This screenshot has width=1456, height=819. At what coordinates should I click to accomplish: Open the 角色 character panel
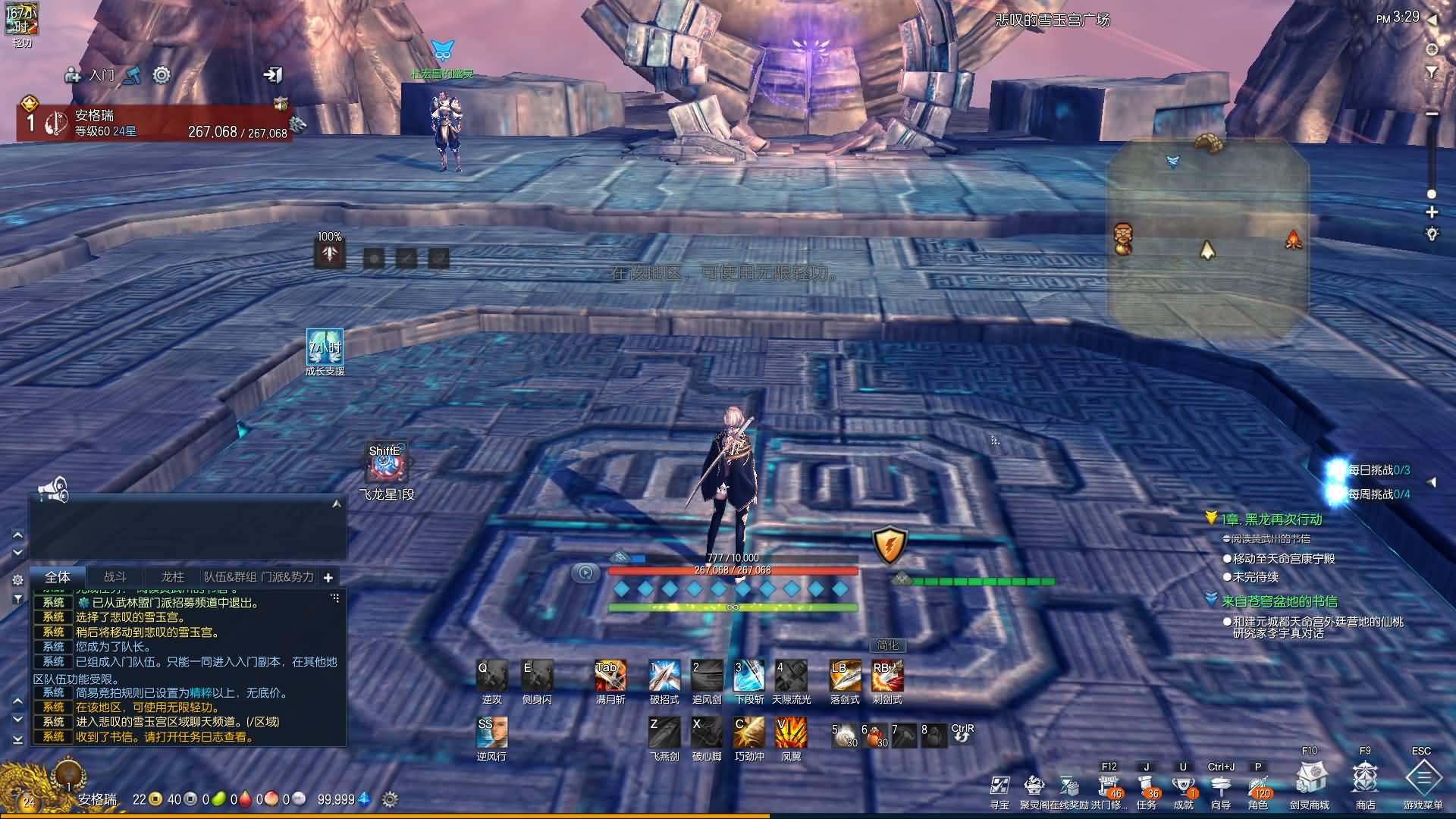coord(1257,786)
